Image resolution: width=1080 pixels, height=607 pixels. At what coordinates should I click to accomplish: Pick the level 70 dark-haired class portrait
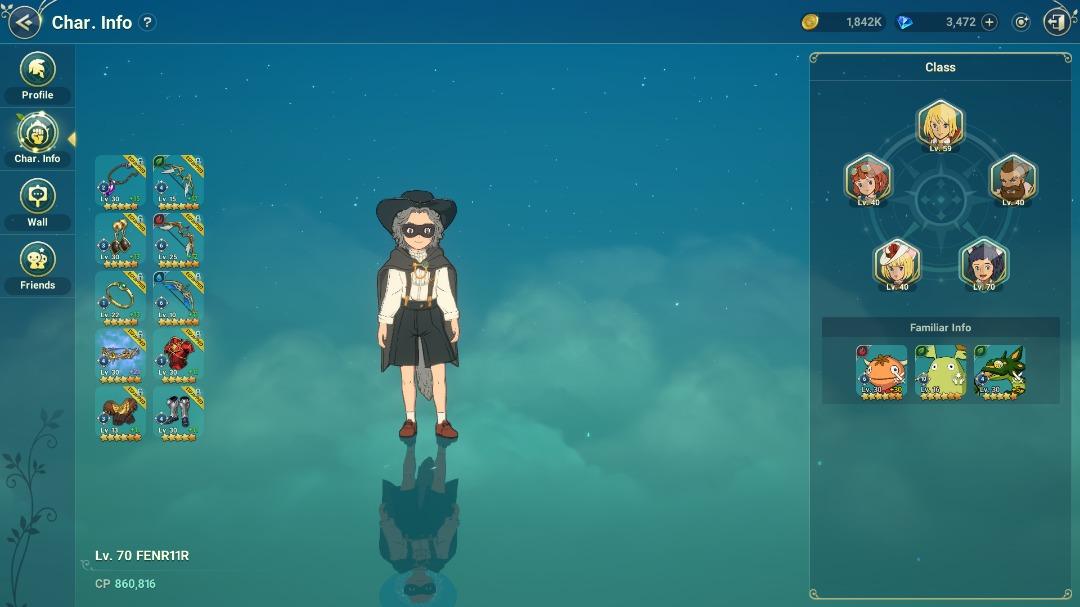(984, 264)
